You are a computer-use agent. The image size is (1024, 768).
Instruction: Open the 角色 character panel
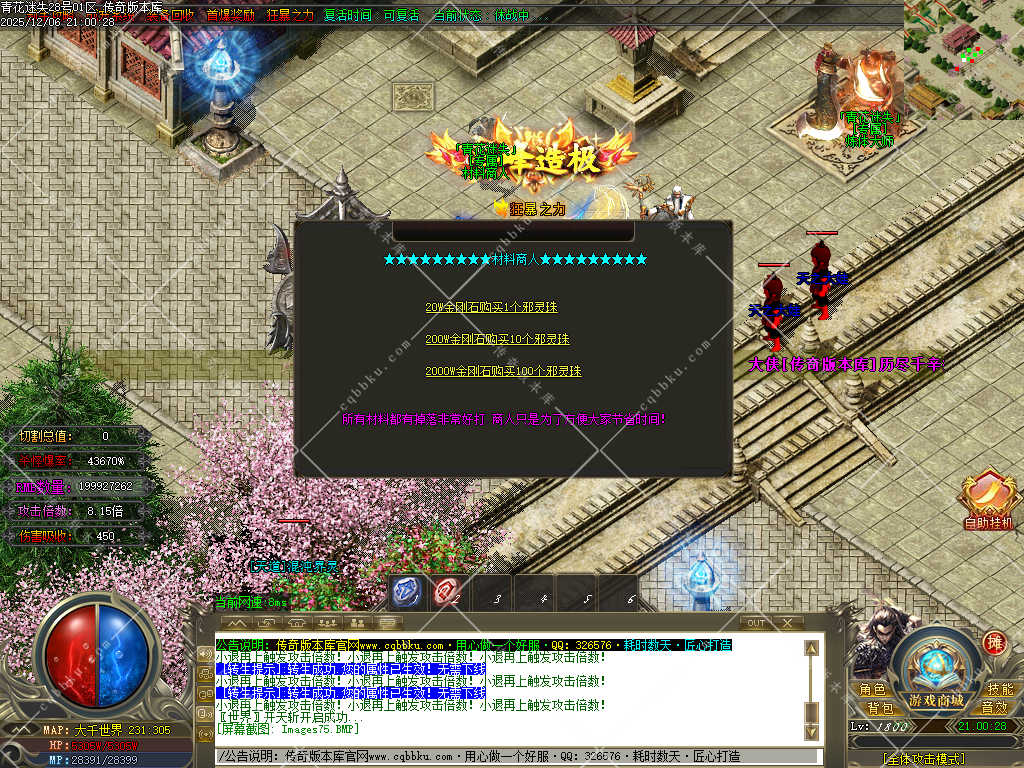click(x=873, y=690)
